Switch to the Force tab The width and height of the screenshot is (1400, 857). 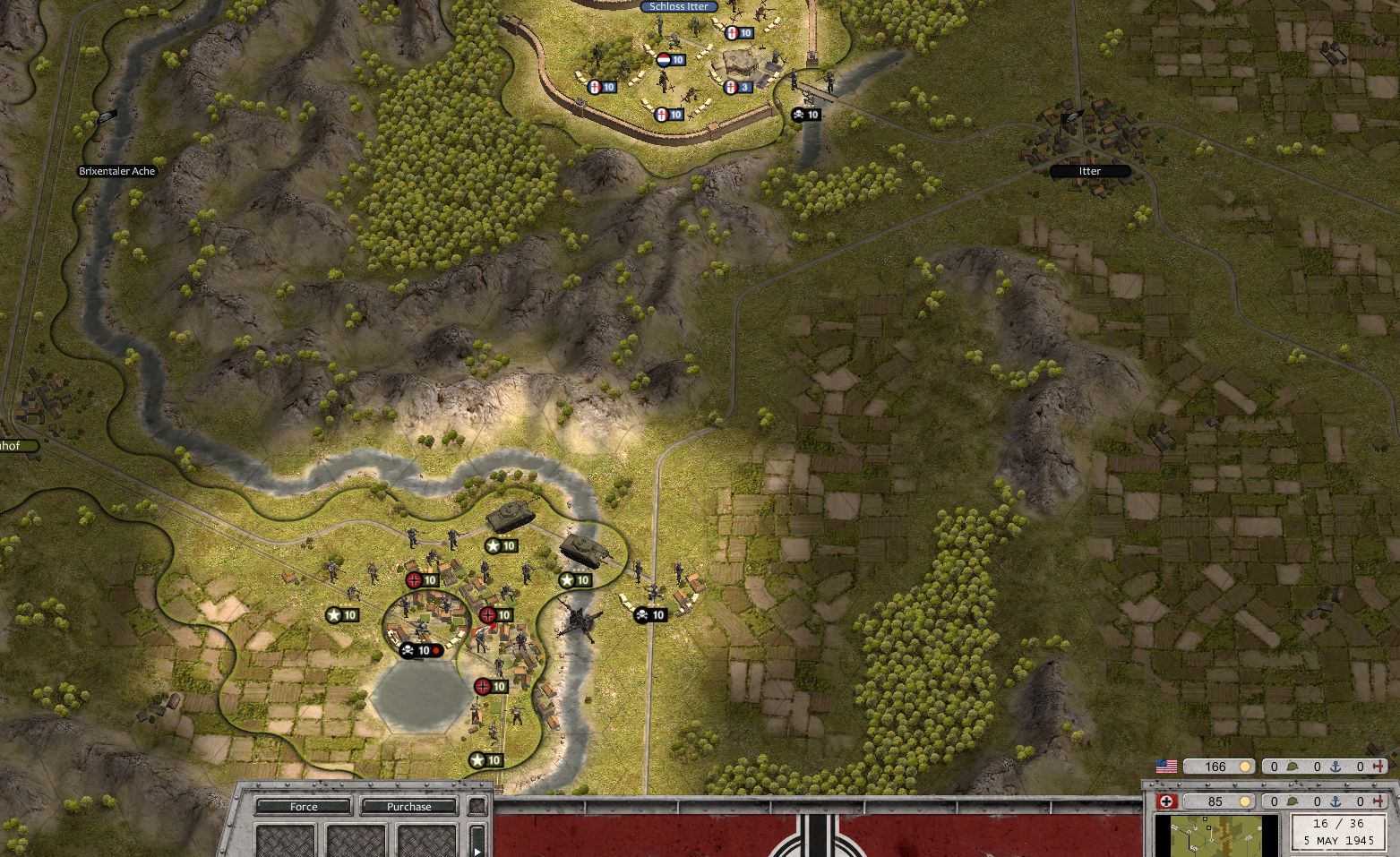pyautogui.click(x=302, y=807)
